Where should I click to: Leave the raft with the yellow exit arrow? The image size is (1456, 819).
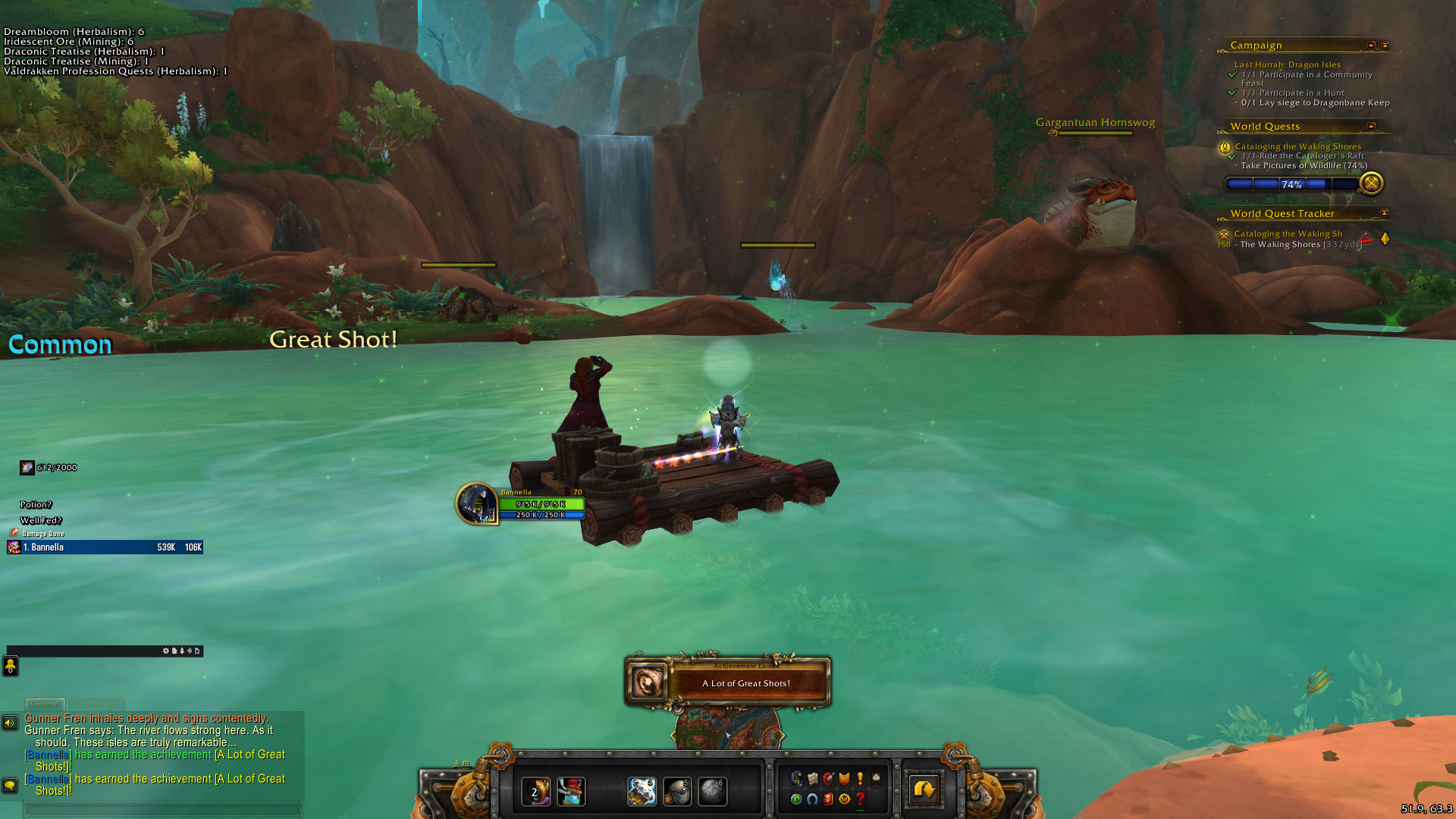924,790
